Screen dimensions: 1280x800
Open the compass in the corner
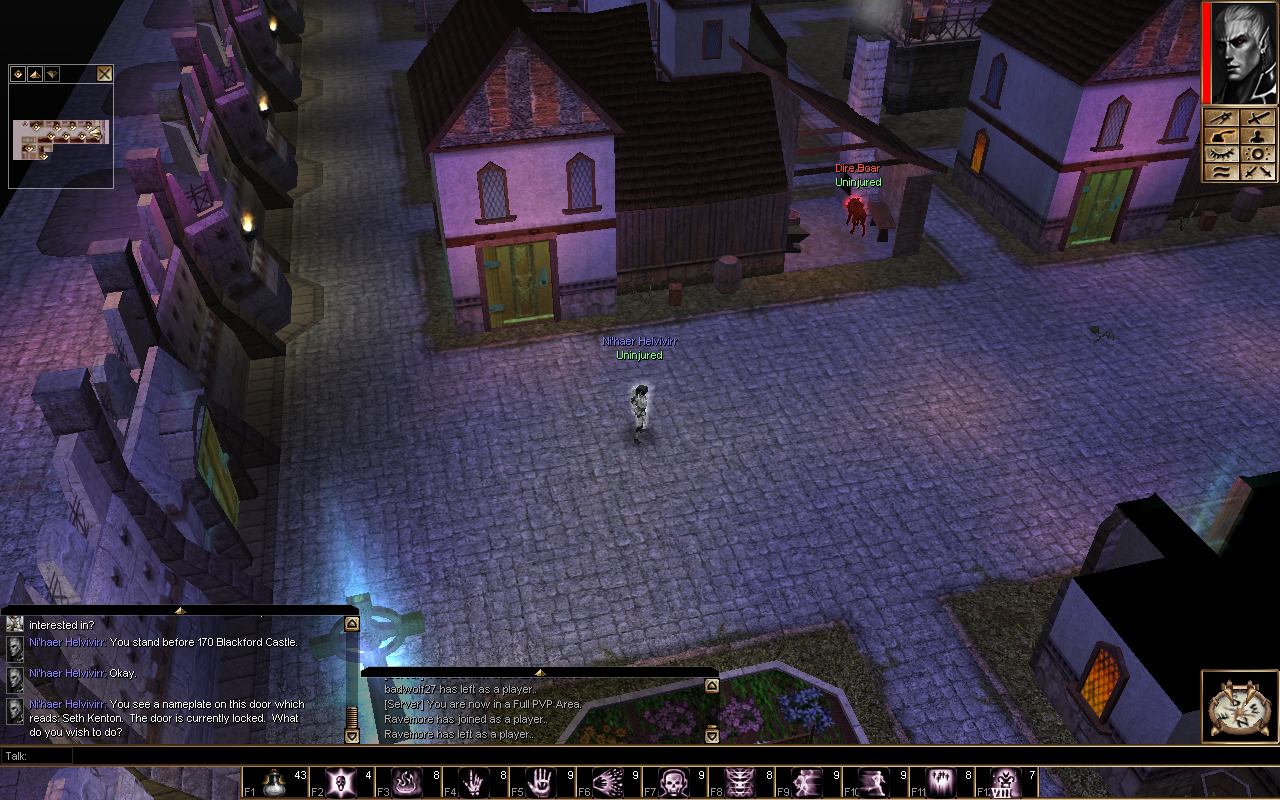click(1240, 708)
